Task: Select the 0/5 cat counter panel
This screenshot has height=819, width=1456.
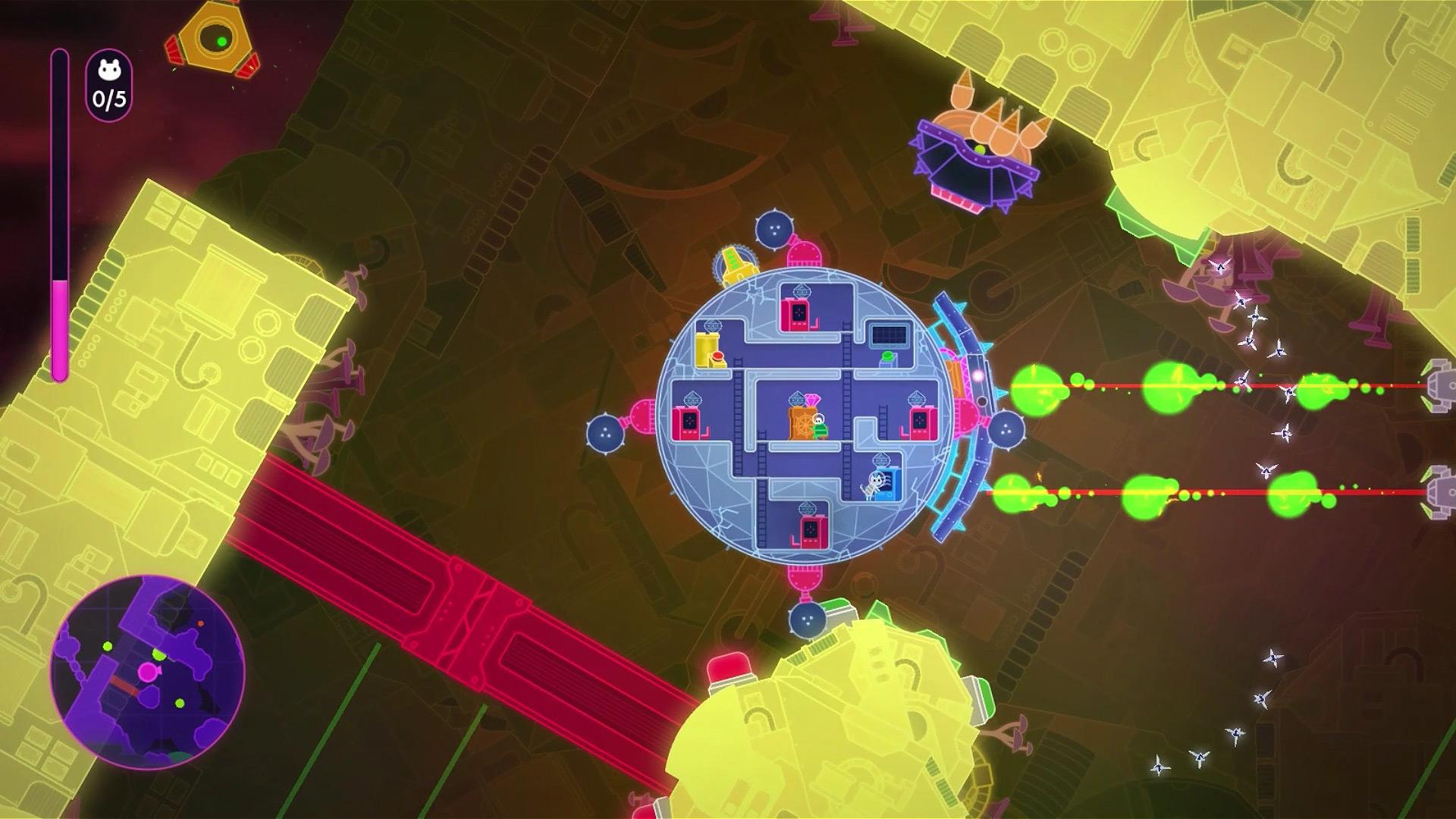Action: (111, 89)
